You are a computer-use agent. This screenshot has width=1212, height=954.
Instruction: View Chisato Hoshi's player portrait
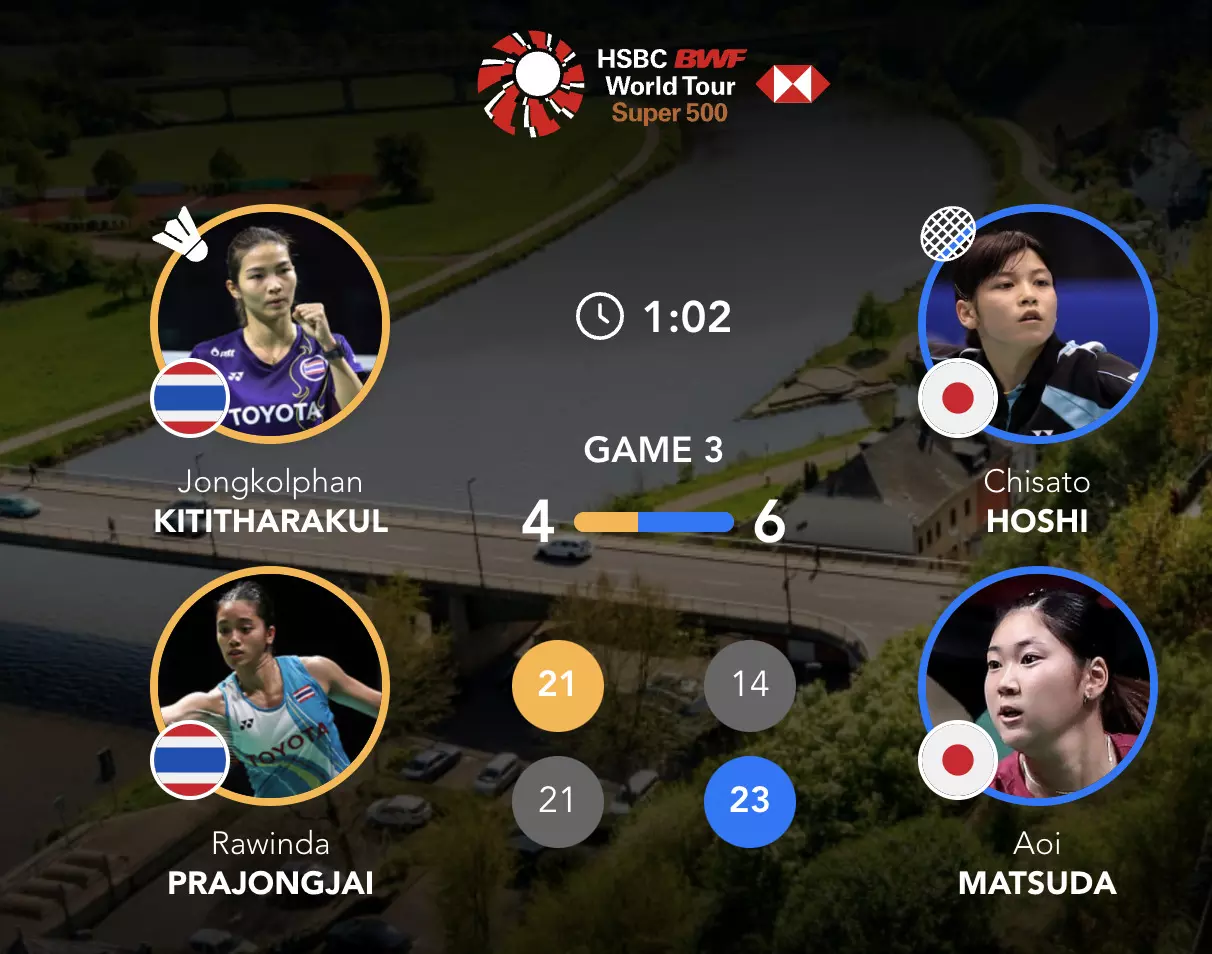coord(1037,325)
